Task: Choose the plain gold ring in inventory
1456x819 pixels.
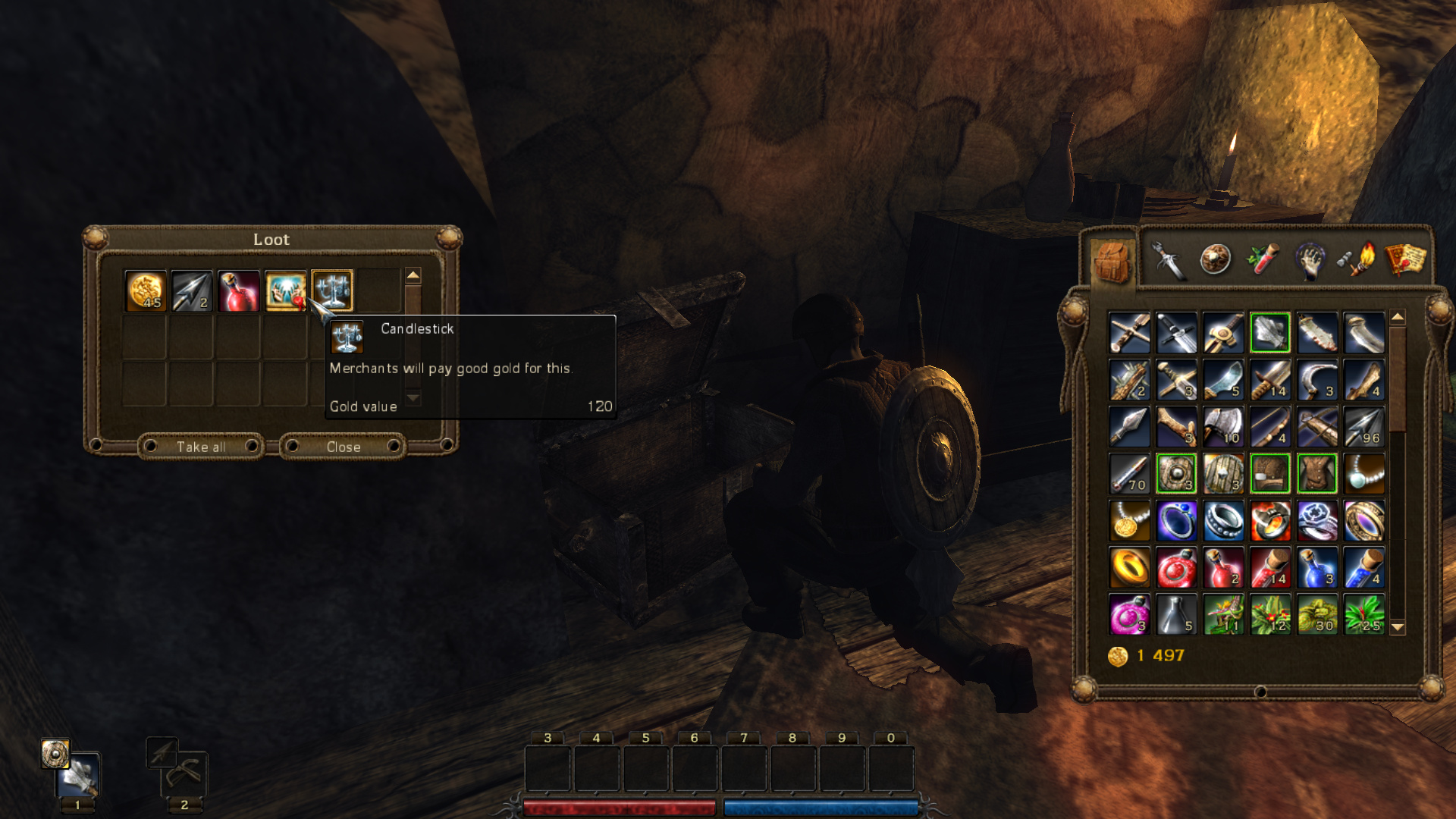Action: click(x=1129, y=567)
